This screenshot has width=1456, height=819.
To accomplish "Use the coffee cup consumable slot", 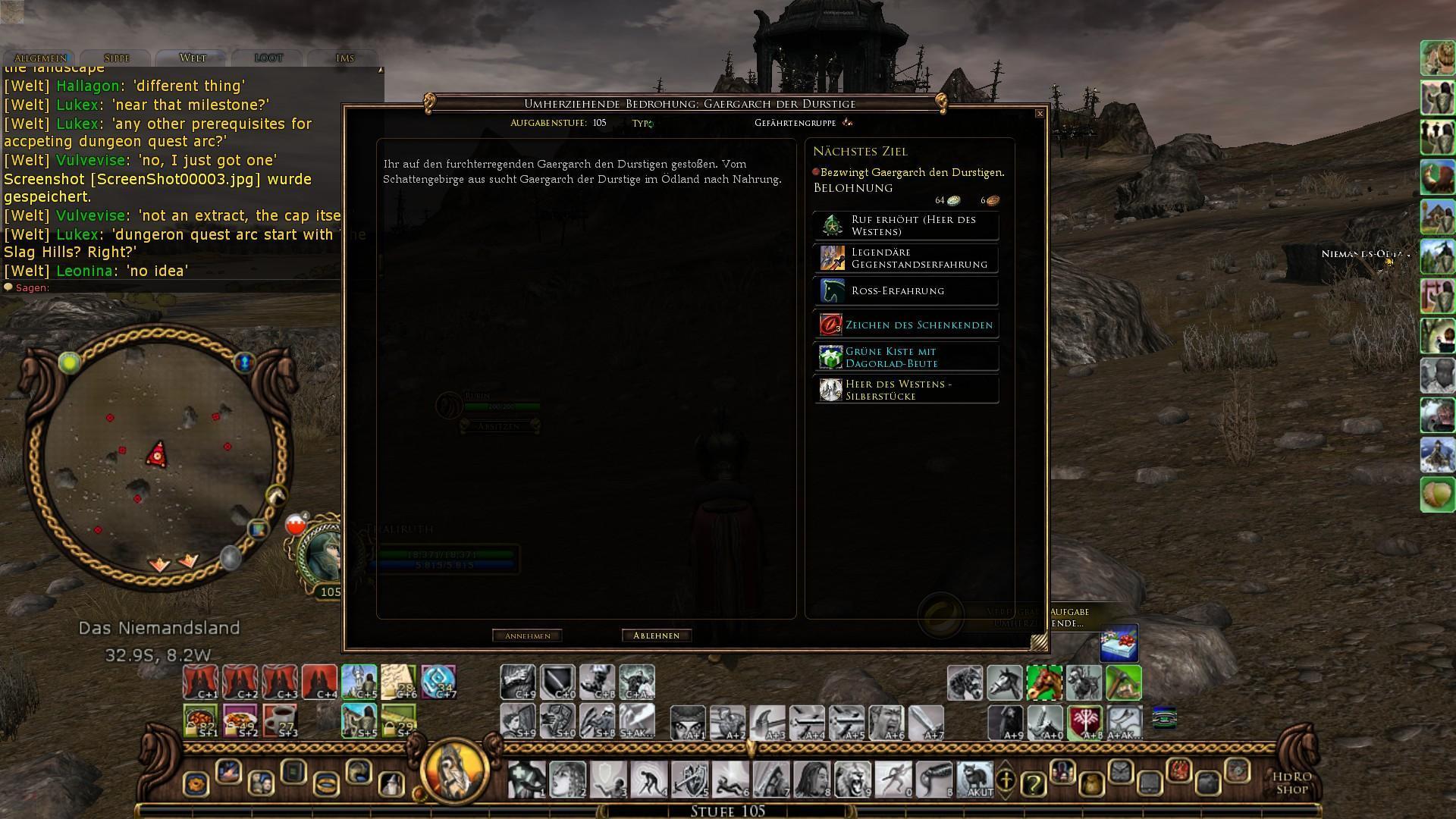I will pos(280,720).
